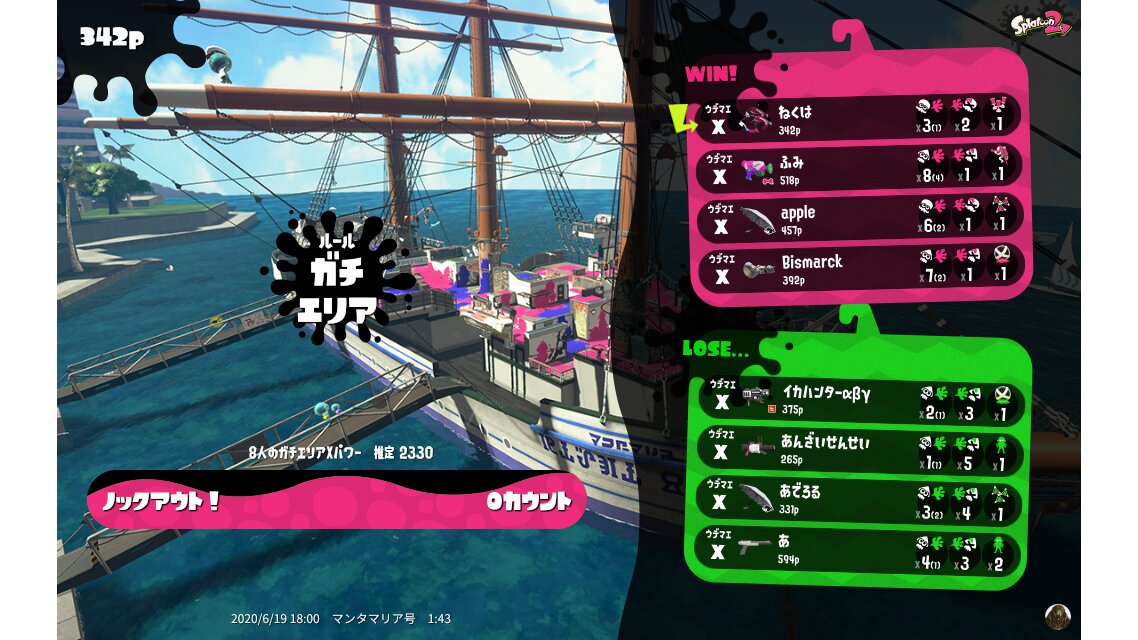
Task: Select player row ねくは on winning team
Action: click(858, 117)
